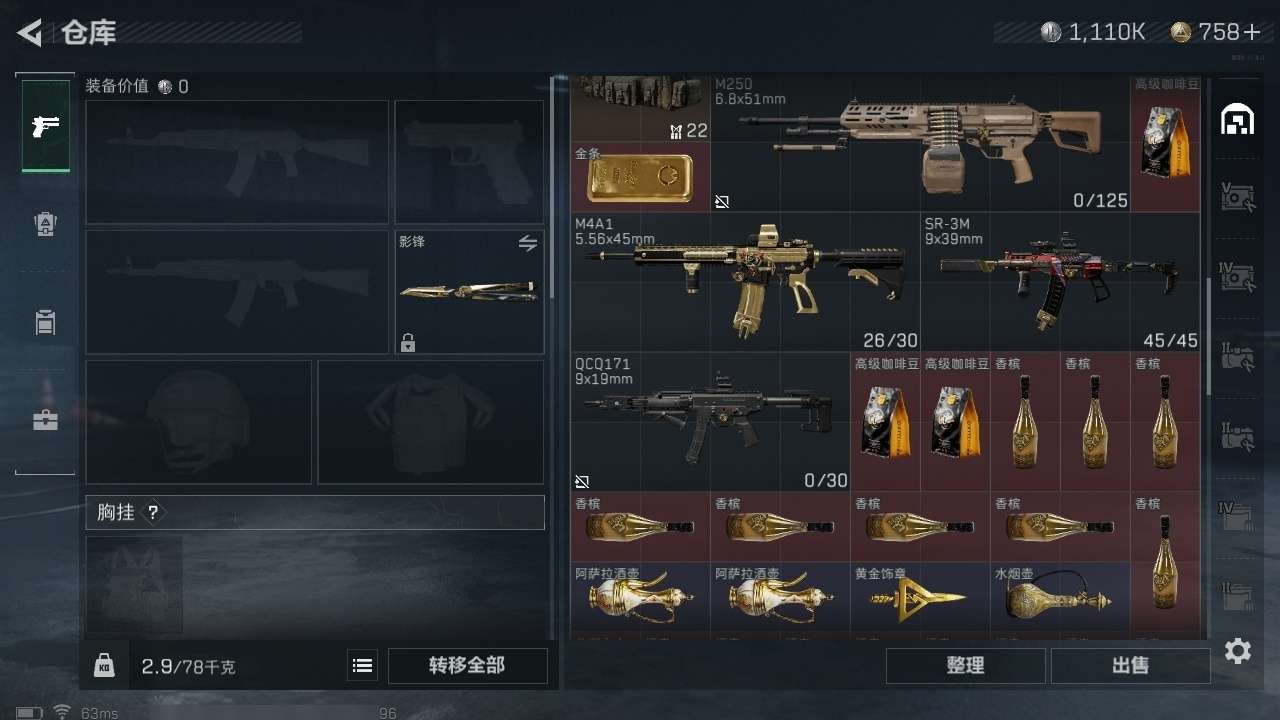
Task: Choose the QCQ171 submachine gun
Action: [710, 420]
